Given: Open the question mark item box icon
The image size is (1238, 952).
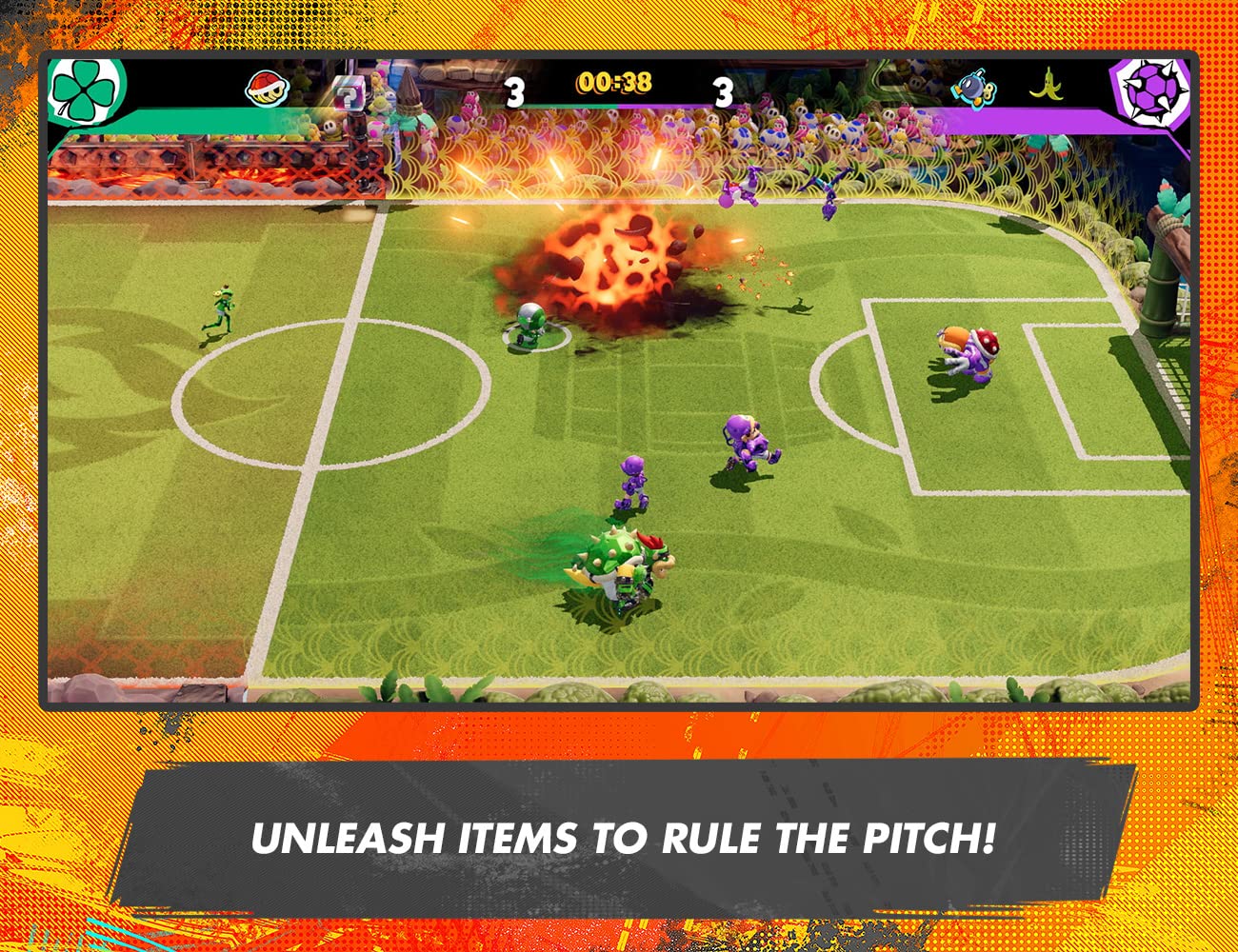Looking at the screenshot, I should pyautogui.click(x=349, y=92).
